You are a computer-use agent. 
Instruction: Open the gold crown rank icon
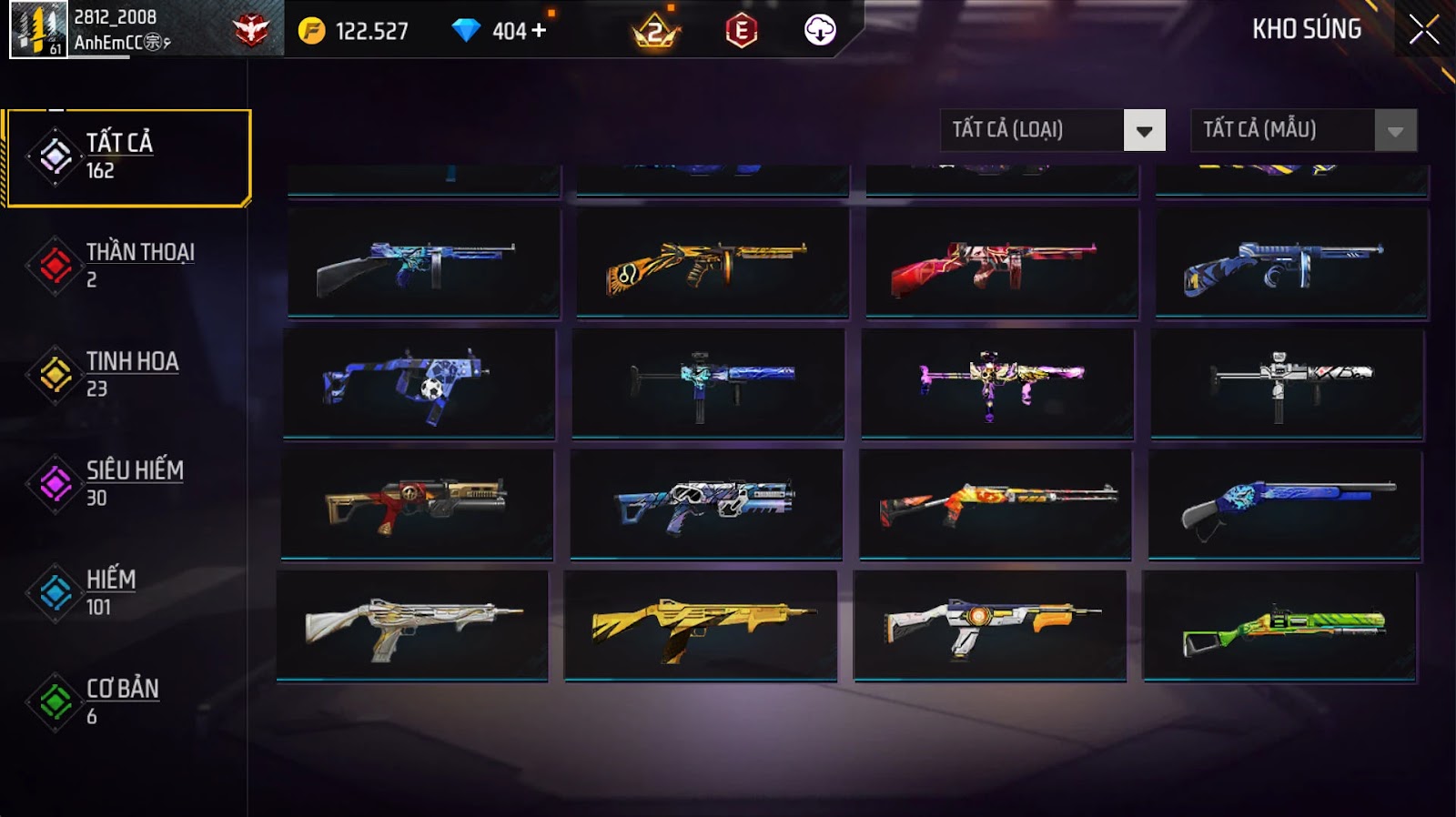click(x=655, y=32)
